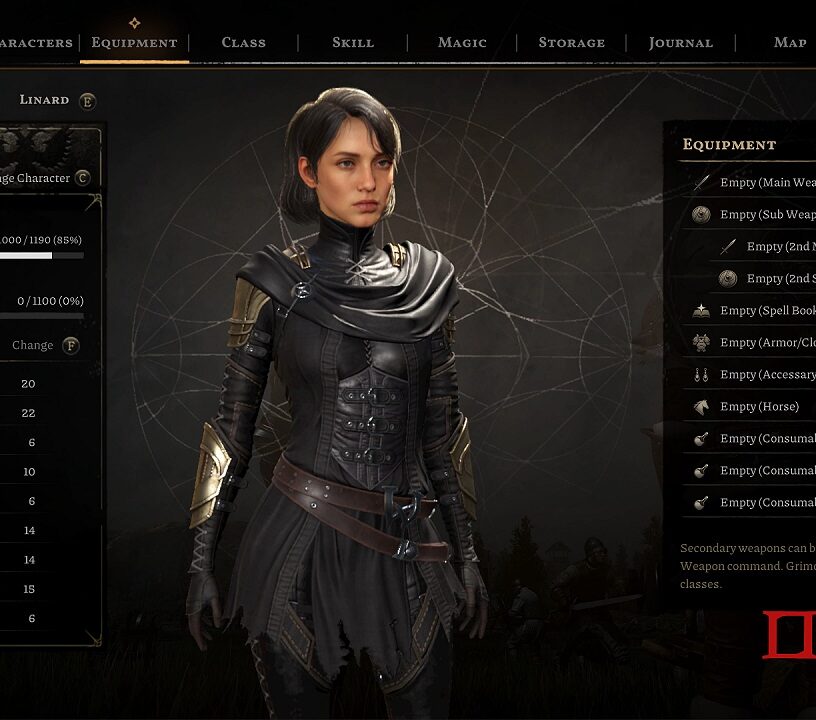Switch to the Map tab

(790, 42)
